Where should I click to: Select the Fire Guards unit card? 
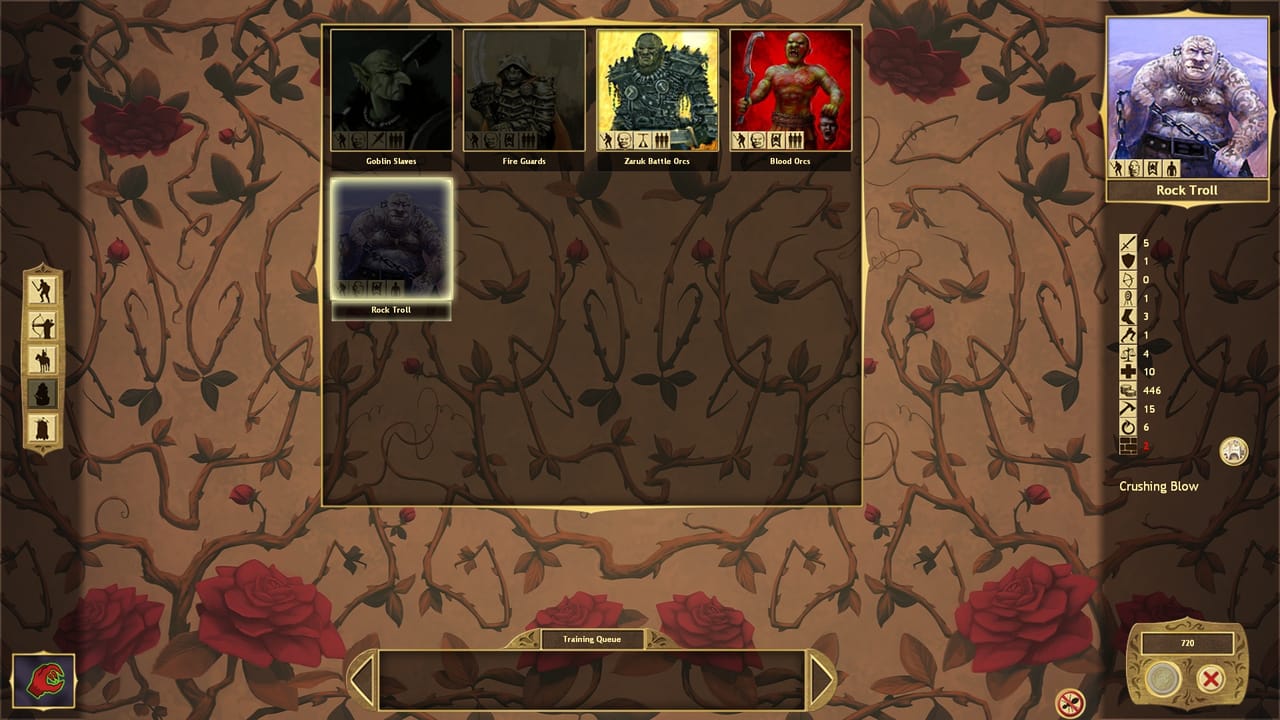pyautogui.click(x=525, y=90)
